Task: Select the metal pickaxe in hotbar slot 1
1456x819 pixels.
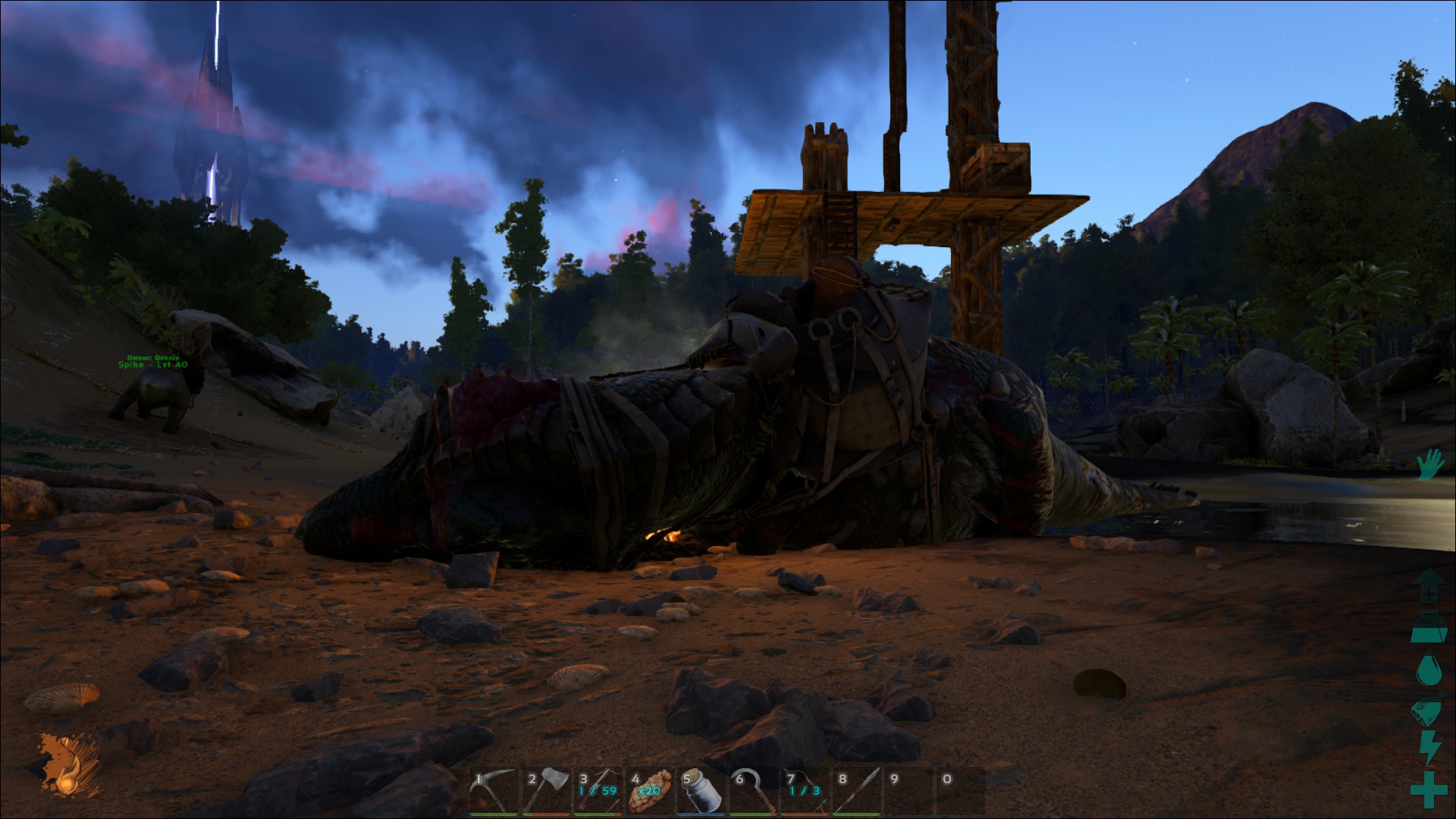Action: coord(494,792)
